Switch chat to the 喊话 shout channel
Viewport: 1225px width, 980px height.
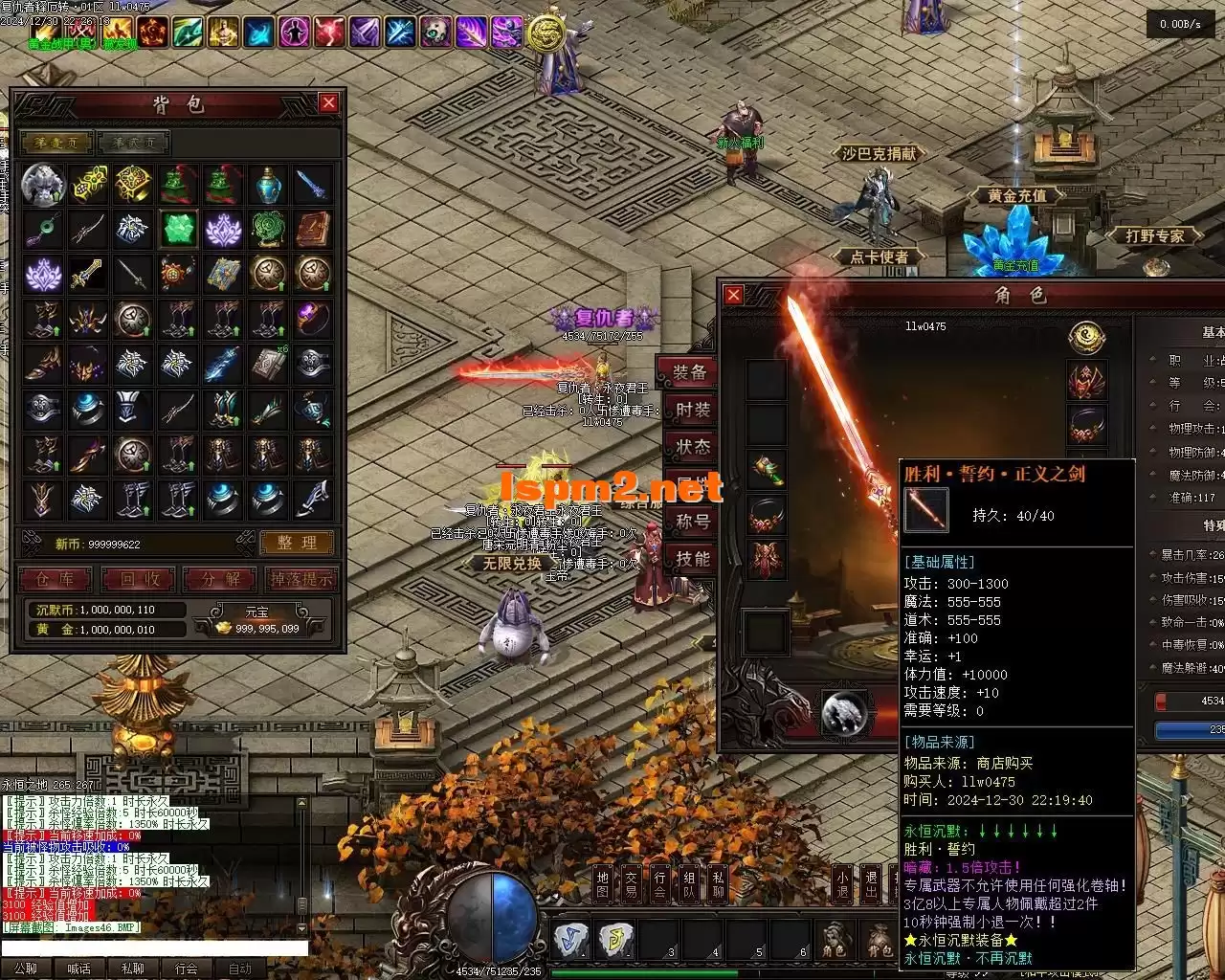(x=79, y=969)
